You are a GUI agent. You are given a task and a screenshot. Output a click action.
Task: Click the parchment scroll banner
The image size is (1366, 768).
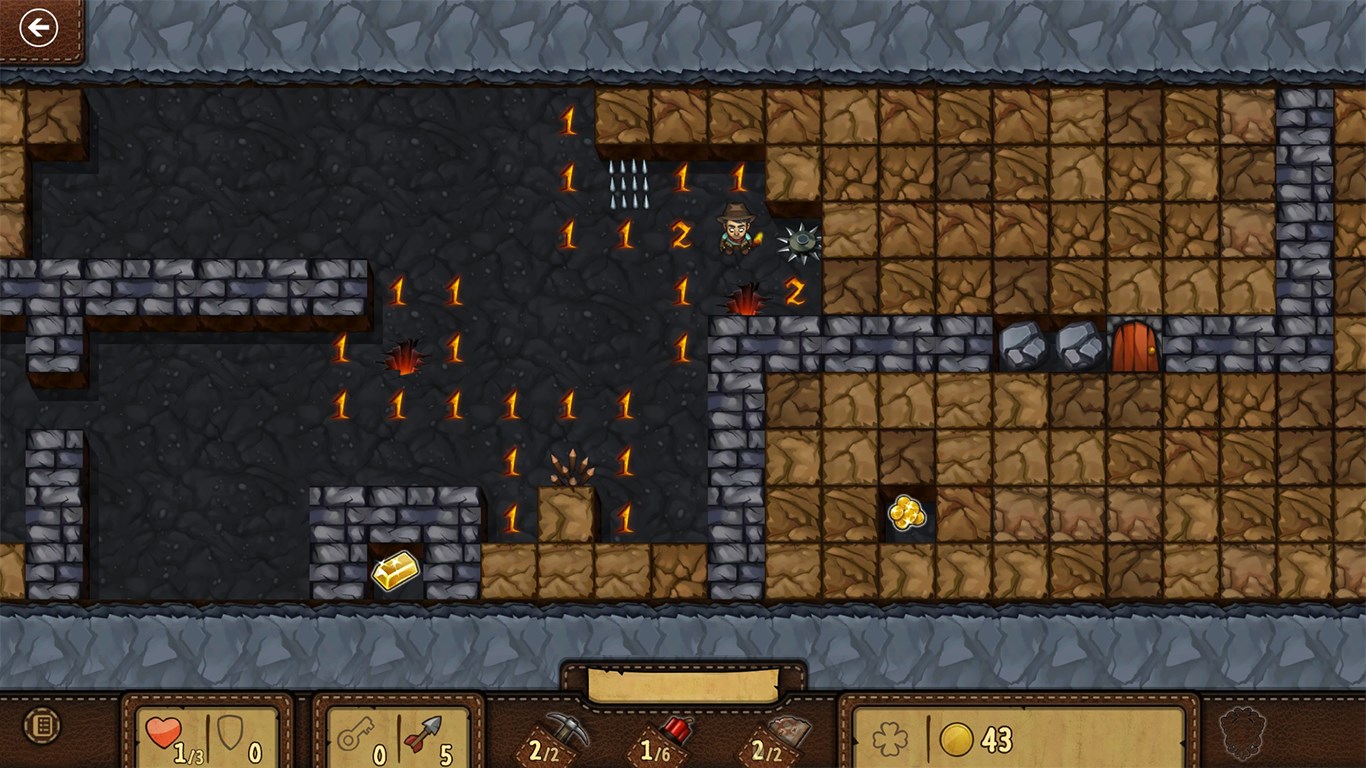click(683, 686)
